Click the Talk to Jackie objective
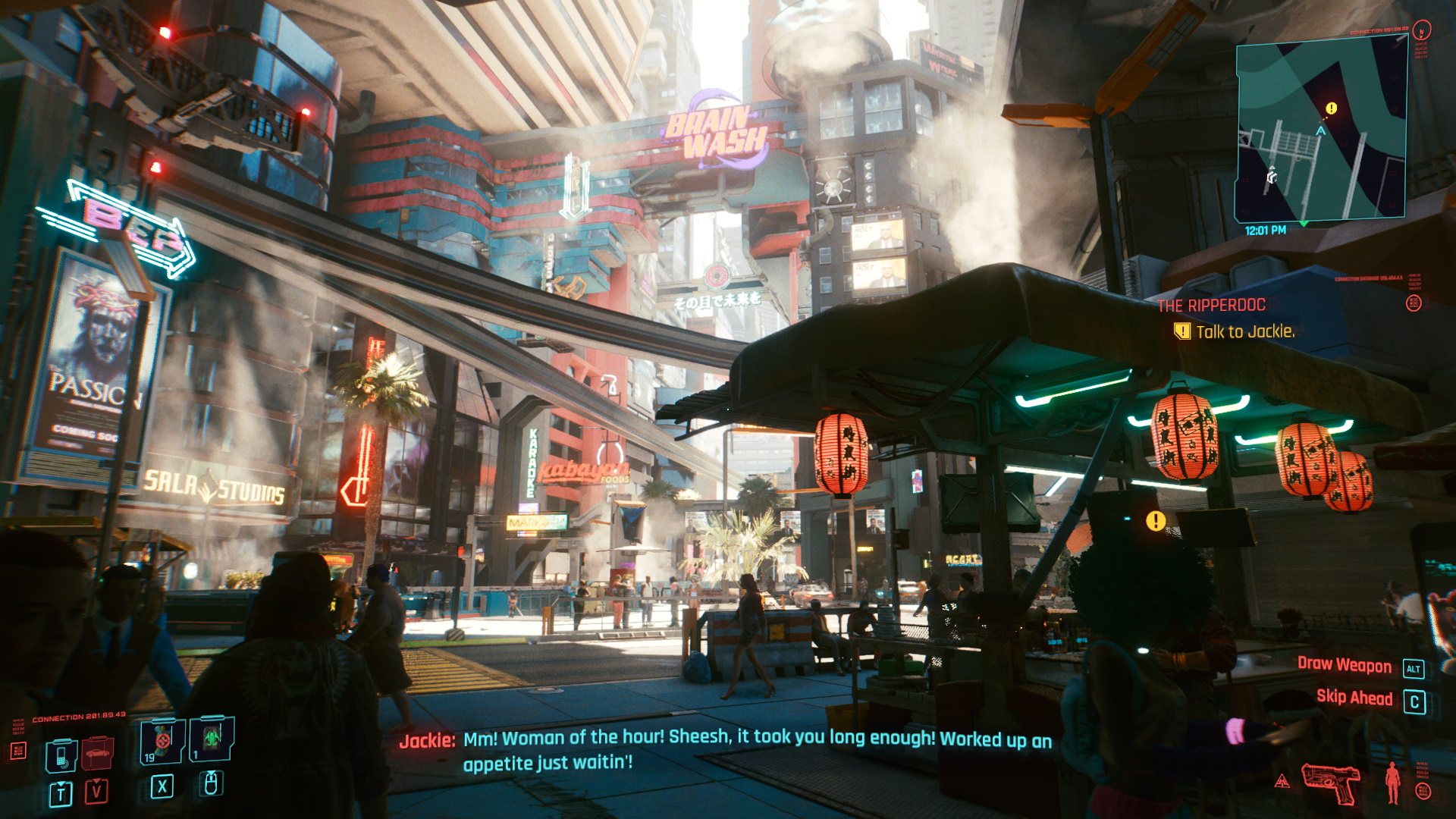The width and height of the screenshot is (1456, 819). pyautogui.click(x=1244, y=331)
